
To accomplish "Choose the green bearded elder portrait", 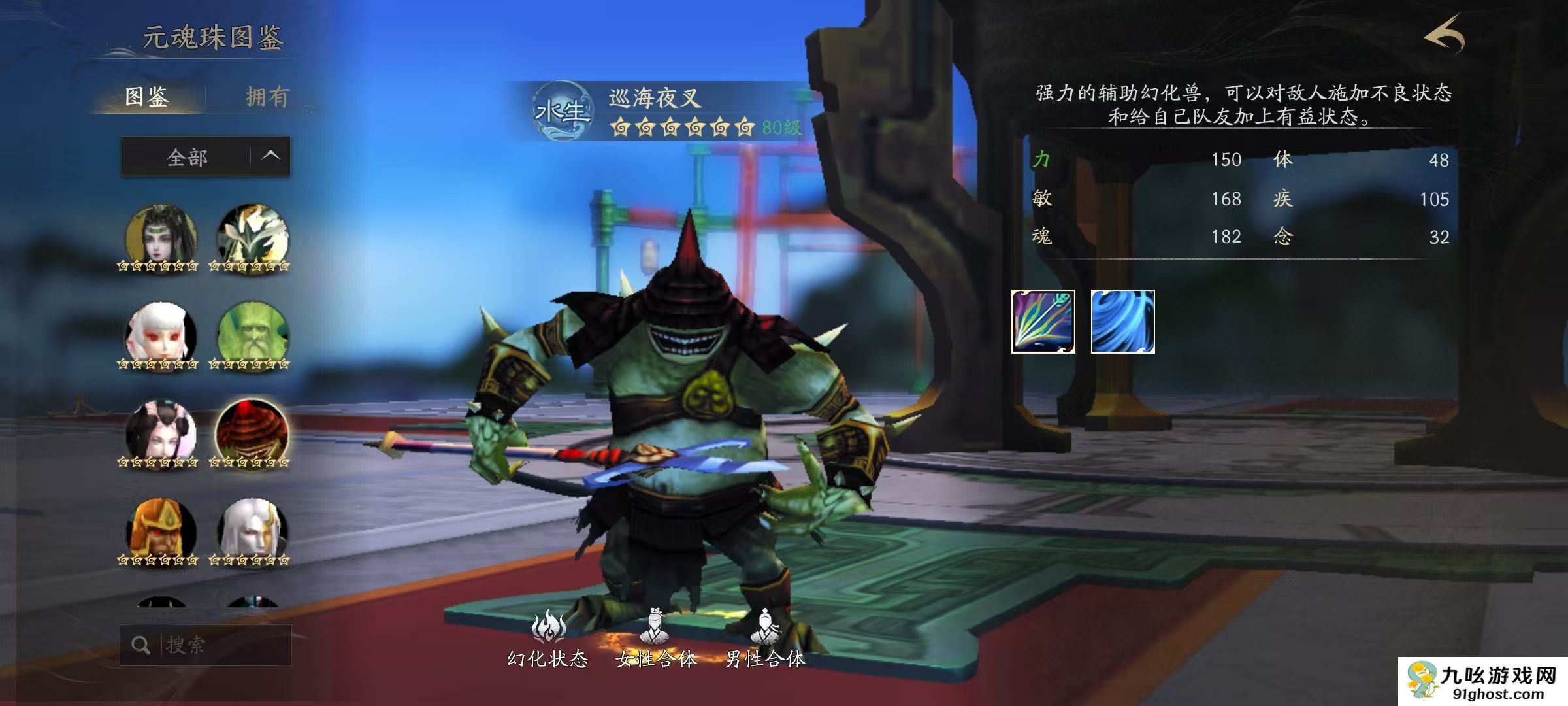I will click(252, 335).
